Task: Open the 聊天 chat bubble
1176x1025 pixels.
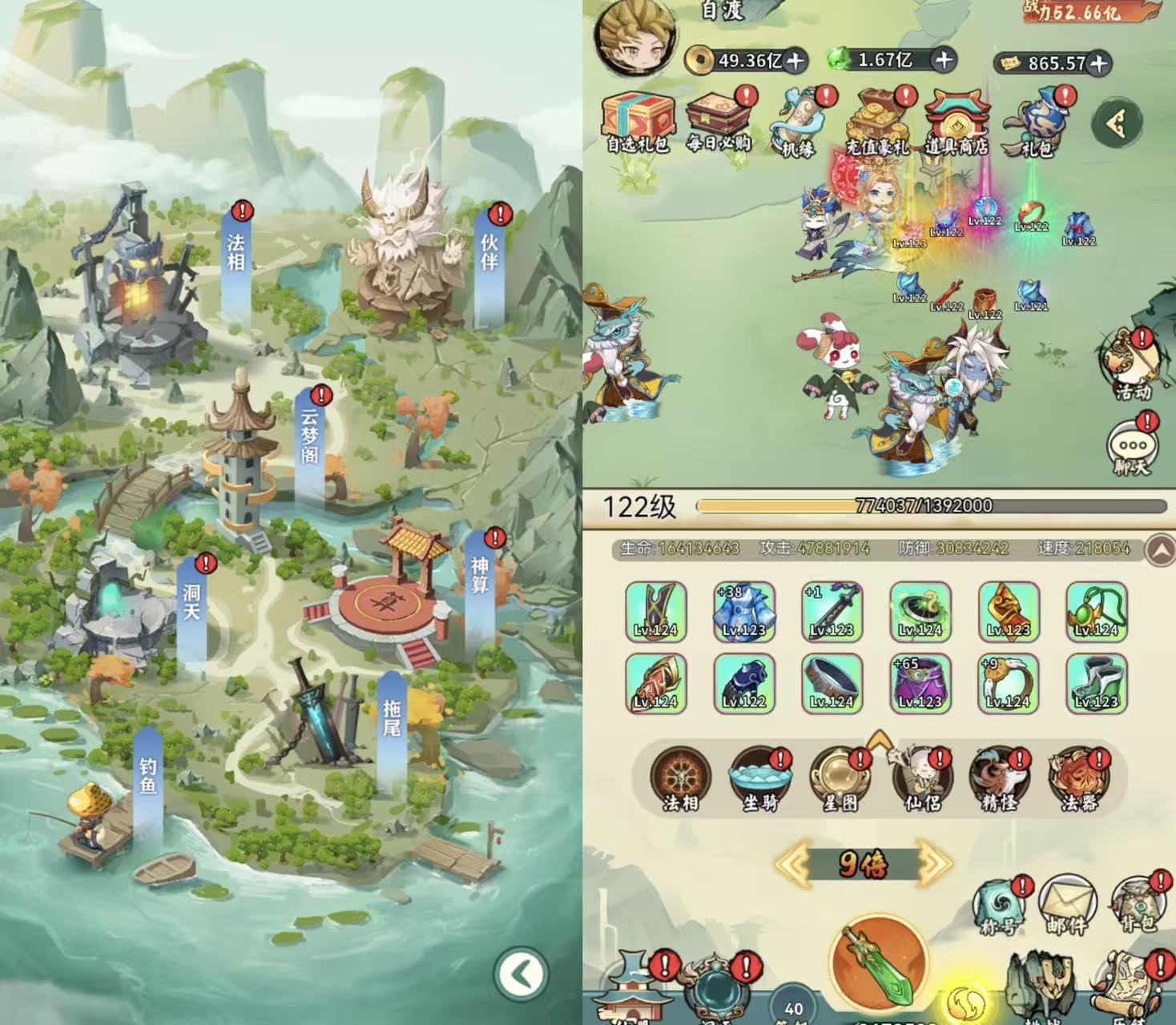Action: (1133, 448)
